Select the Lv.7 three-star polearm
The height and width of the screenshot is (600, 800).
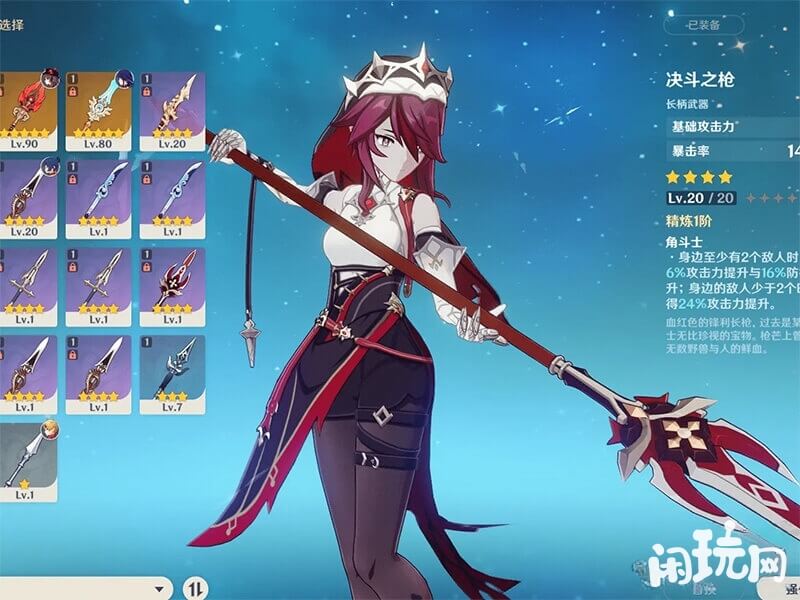tap(172, 373)
